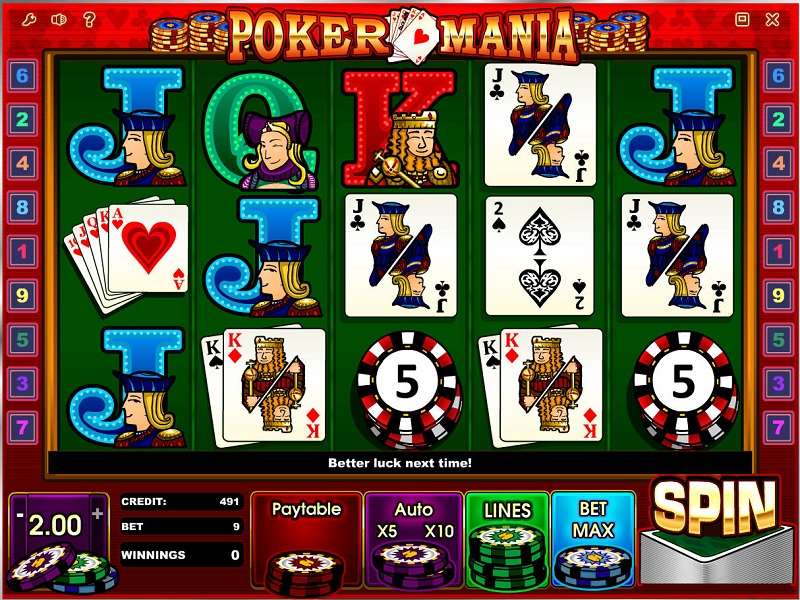Start X5 auto spins
Viewport: 800px width, 600px height.
pos(387,530)
